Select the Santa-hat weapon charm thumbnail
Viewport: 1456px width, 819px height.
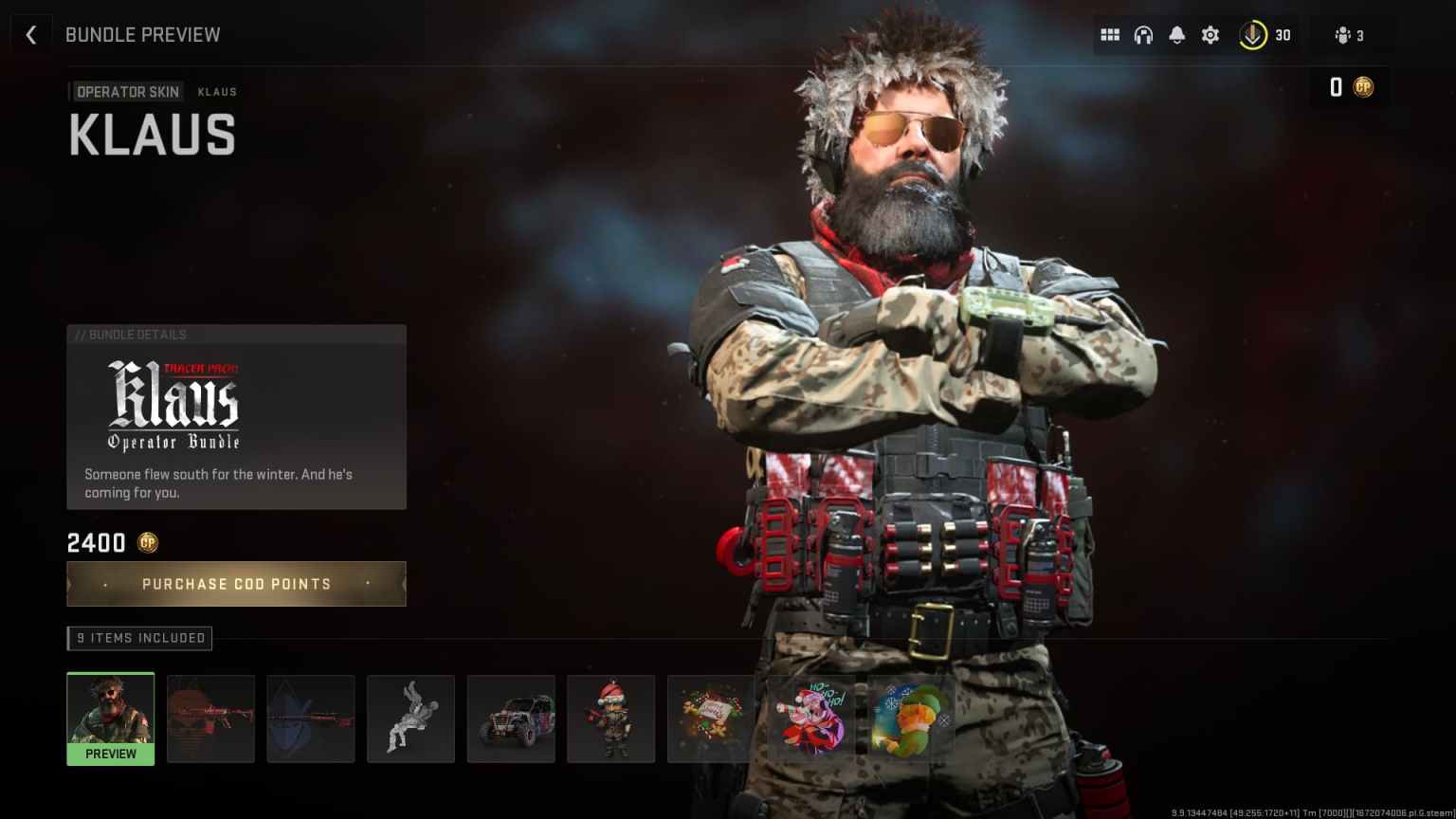(x=610, y=719)
